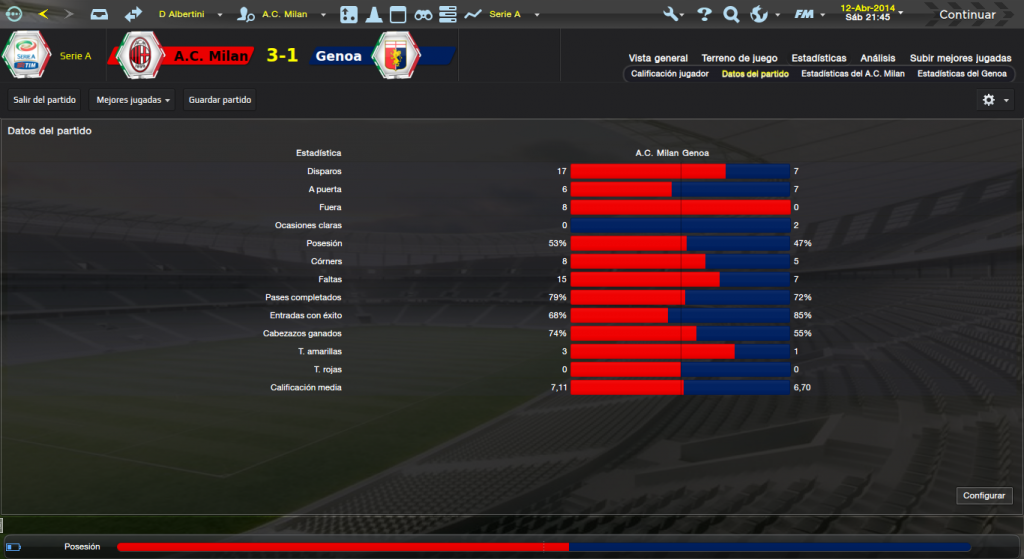Go back with the yellow arrow

43,15
